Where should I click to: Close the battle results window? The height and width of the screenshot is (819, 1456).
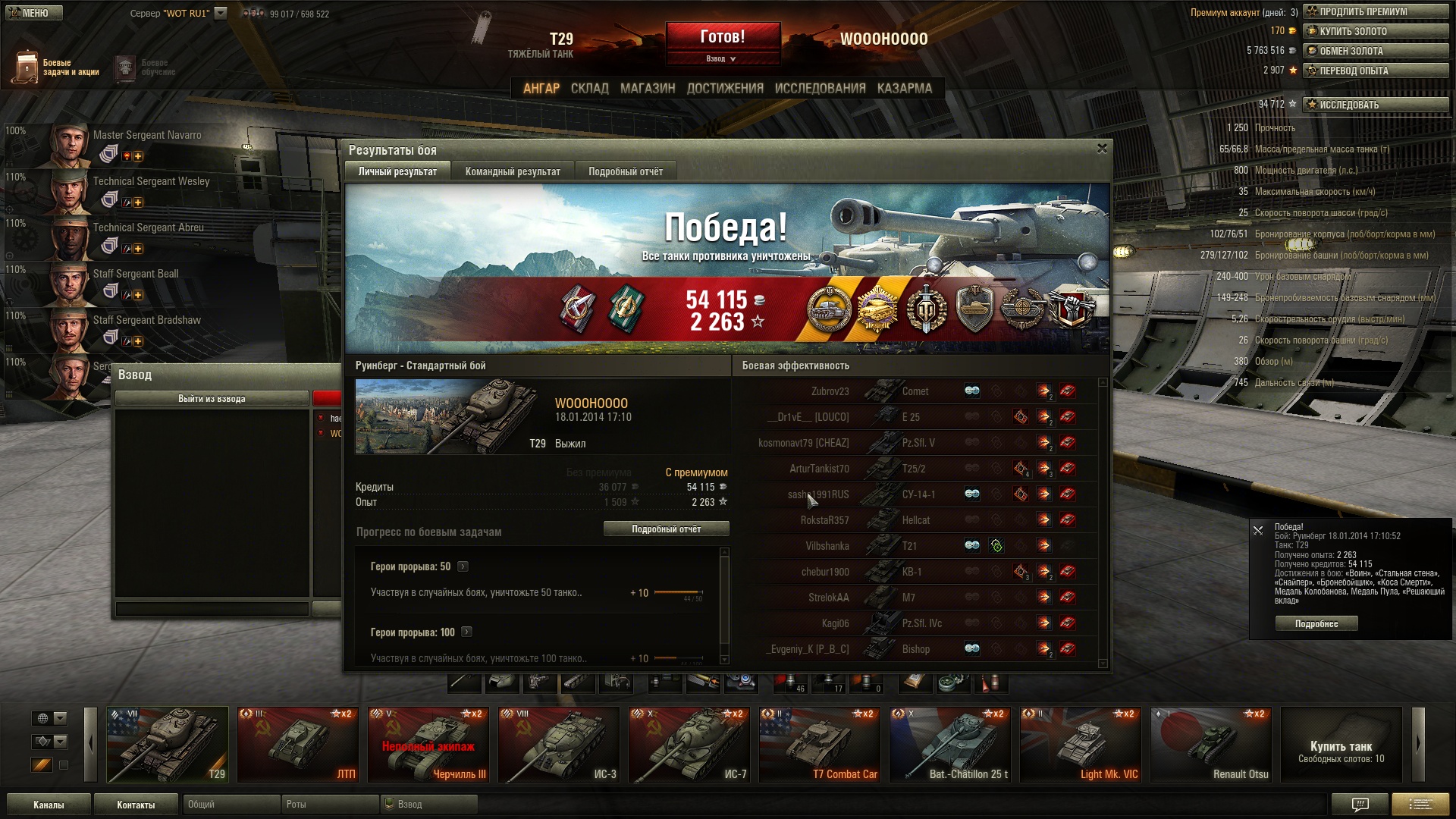[x=1102, y=149]
